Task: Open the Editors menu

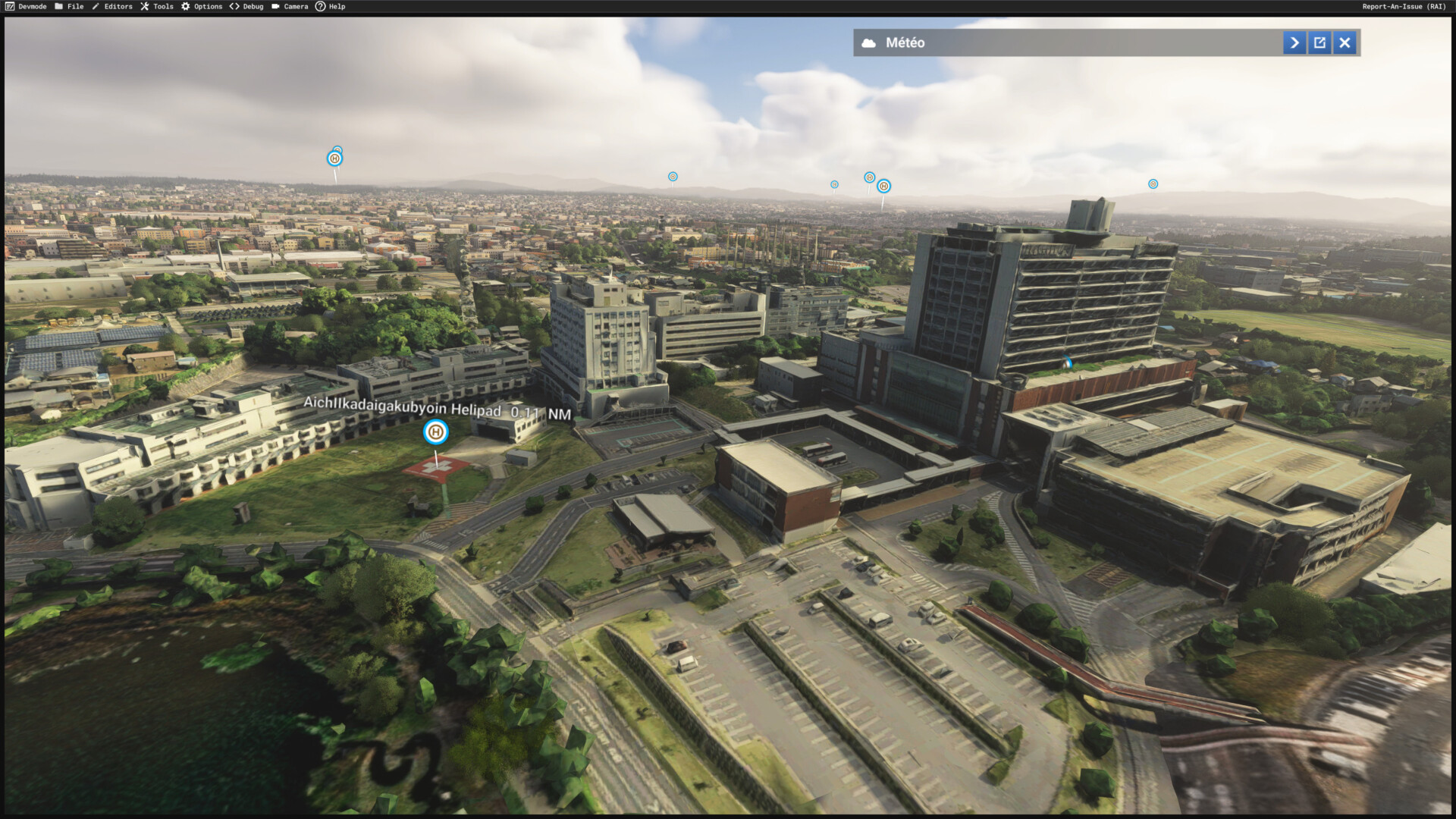Action: (112, 7)
